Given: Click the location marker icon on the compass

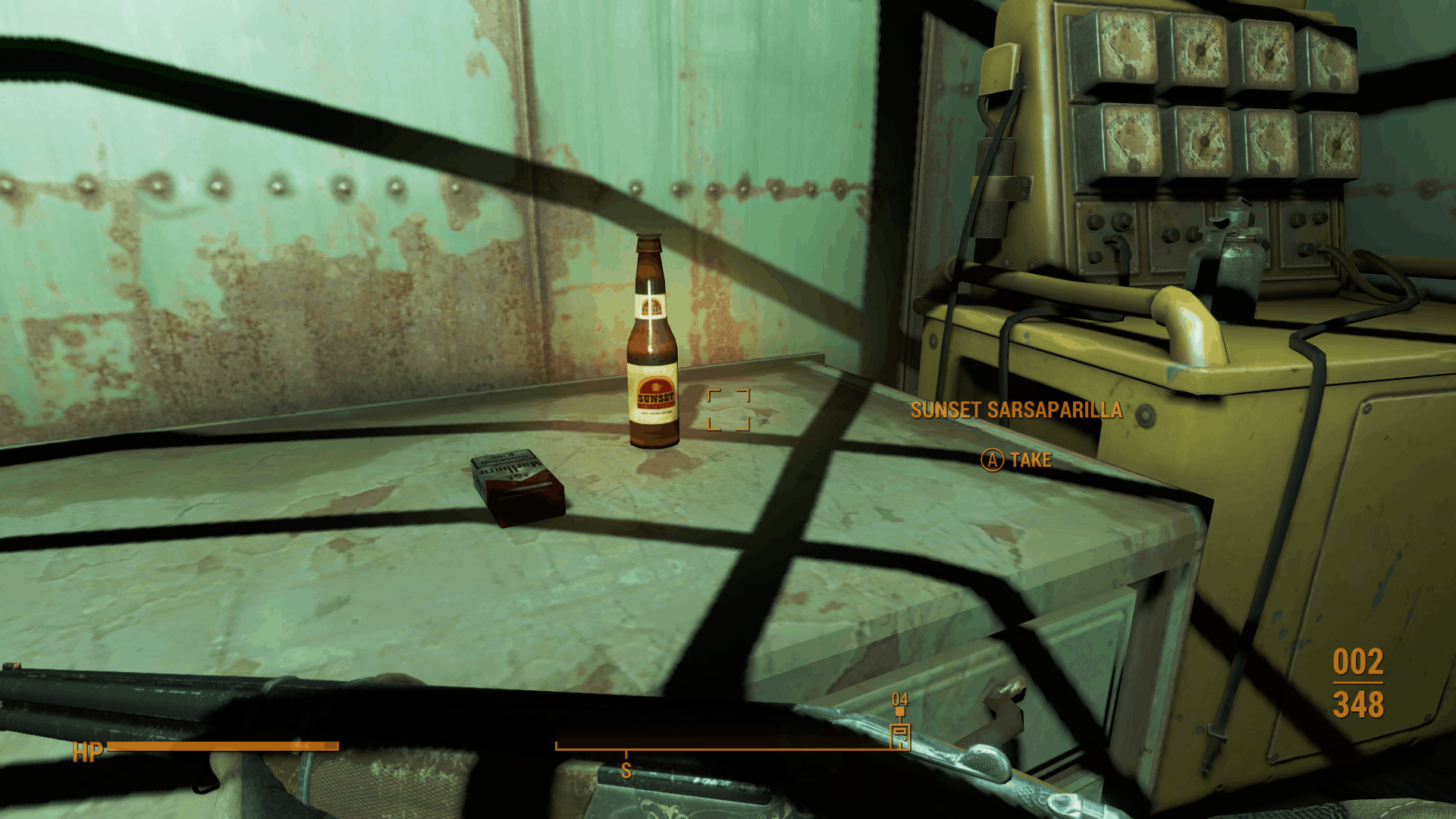Looking at the screenshot, I should point(900,735).
